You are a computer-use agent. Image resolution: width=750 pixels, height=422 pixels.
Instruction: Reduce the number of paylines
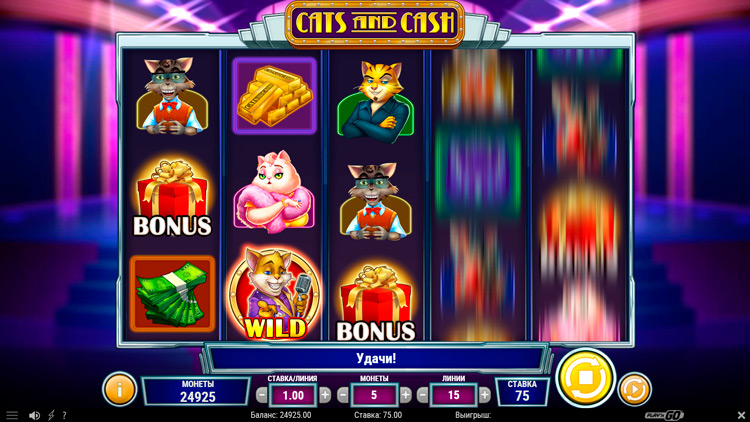(422, 395)
